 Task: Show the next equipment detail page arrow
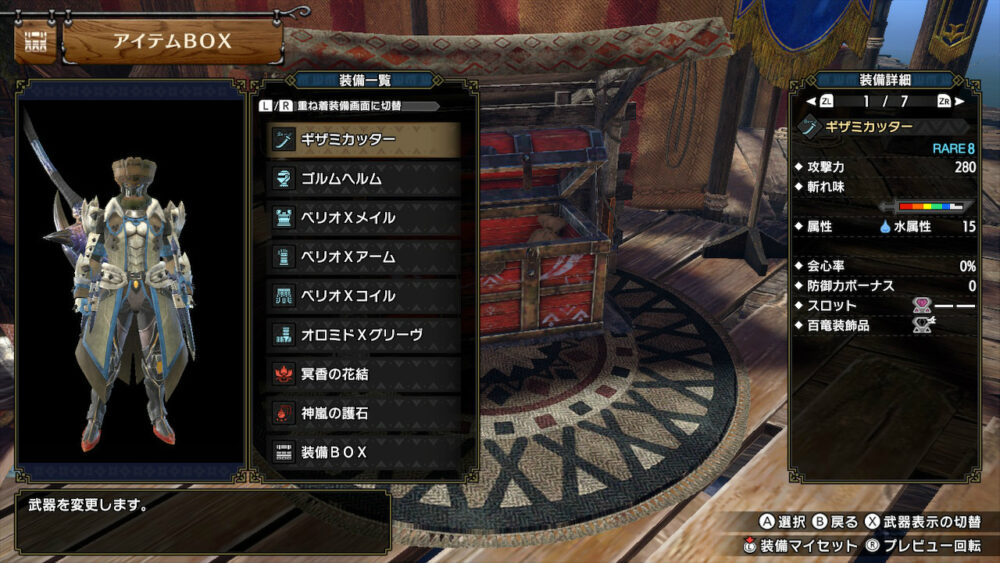[960, 101]
